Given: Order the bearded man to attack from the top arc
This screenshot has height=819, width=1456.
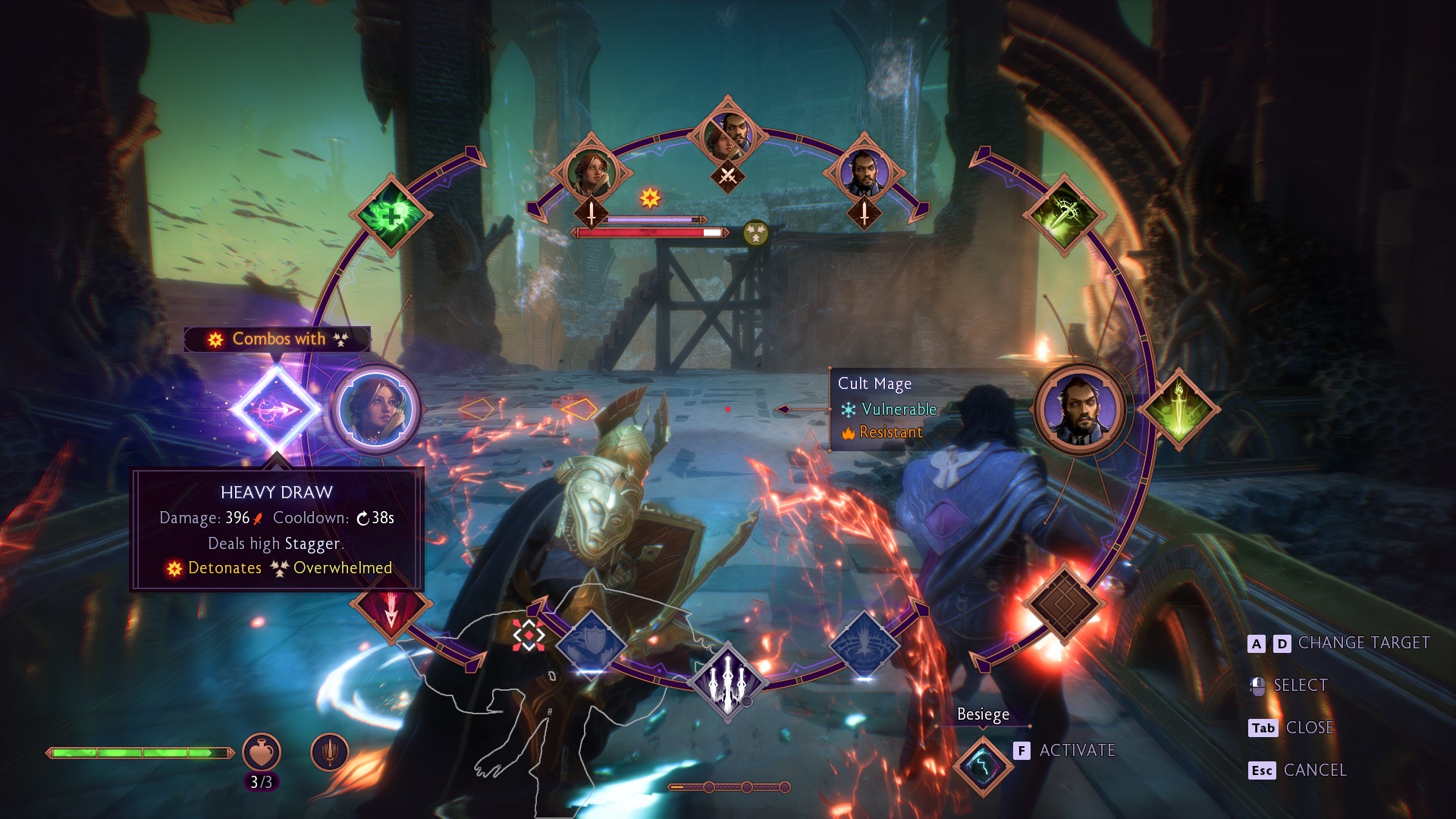Looking at the screenshot, I should pyautogui.click(x=864, y=173).
